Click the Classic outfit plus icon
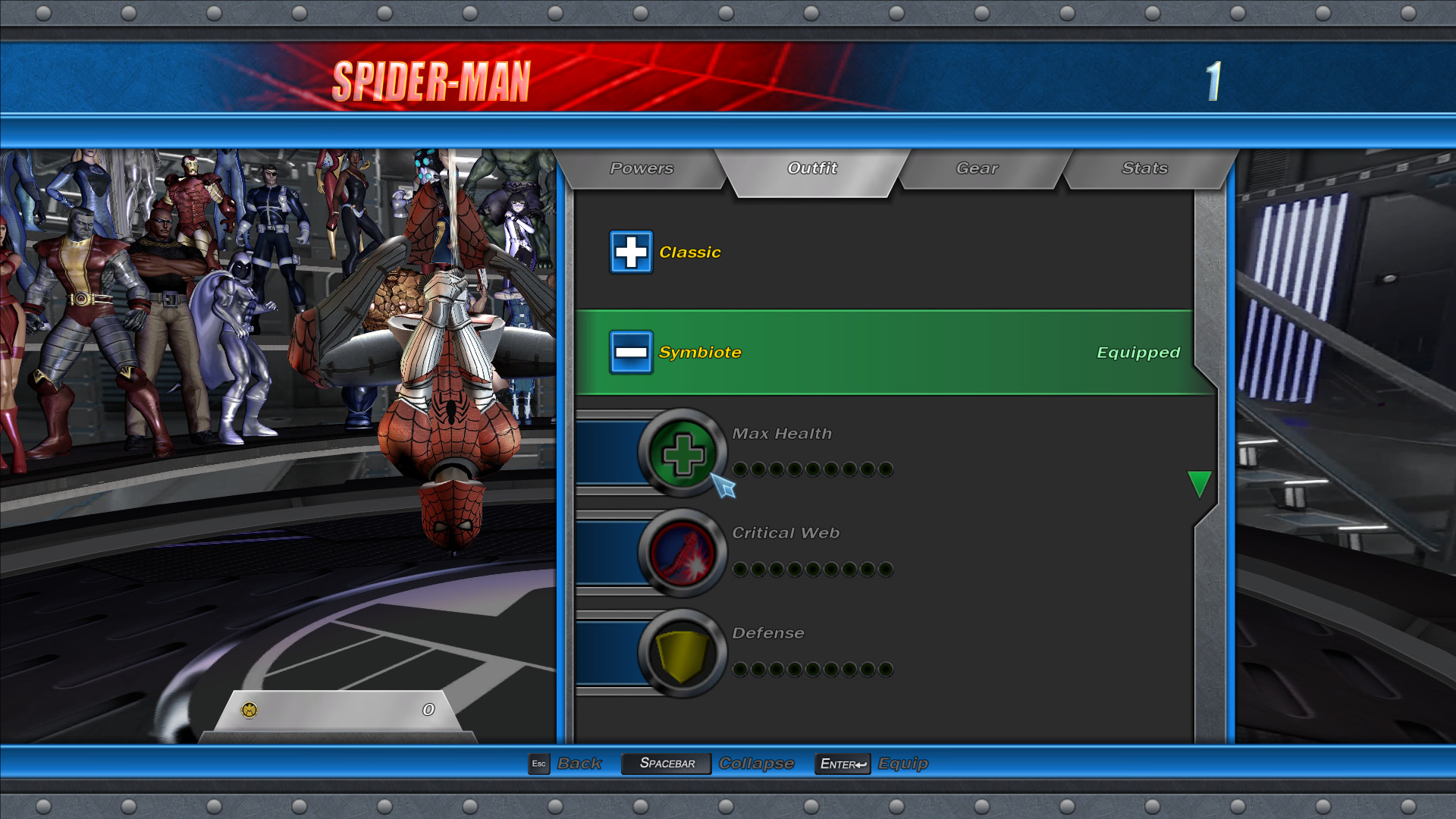Viewport: 1456px width, 819px height. [630, 252]
